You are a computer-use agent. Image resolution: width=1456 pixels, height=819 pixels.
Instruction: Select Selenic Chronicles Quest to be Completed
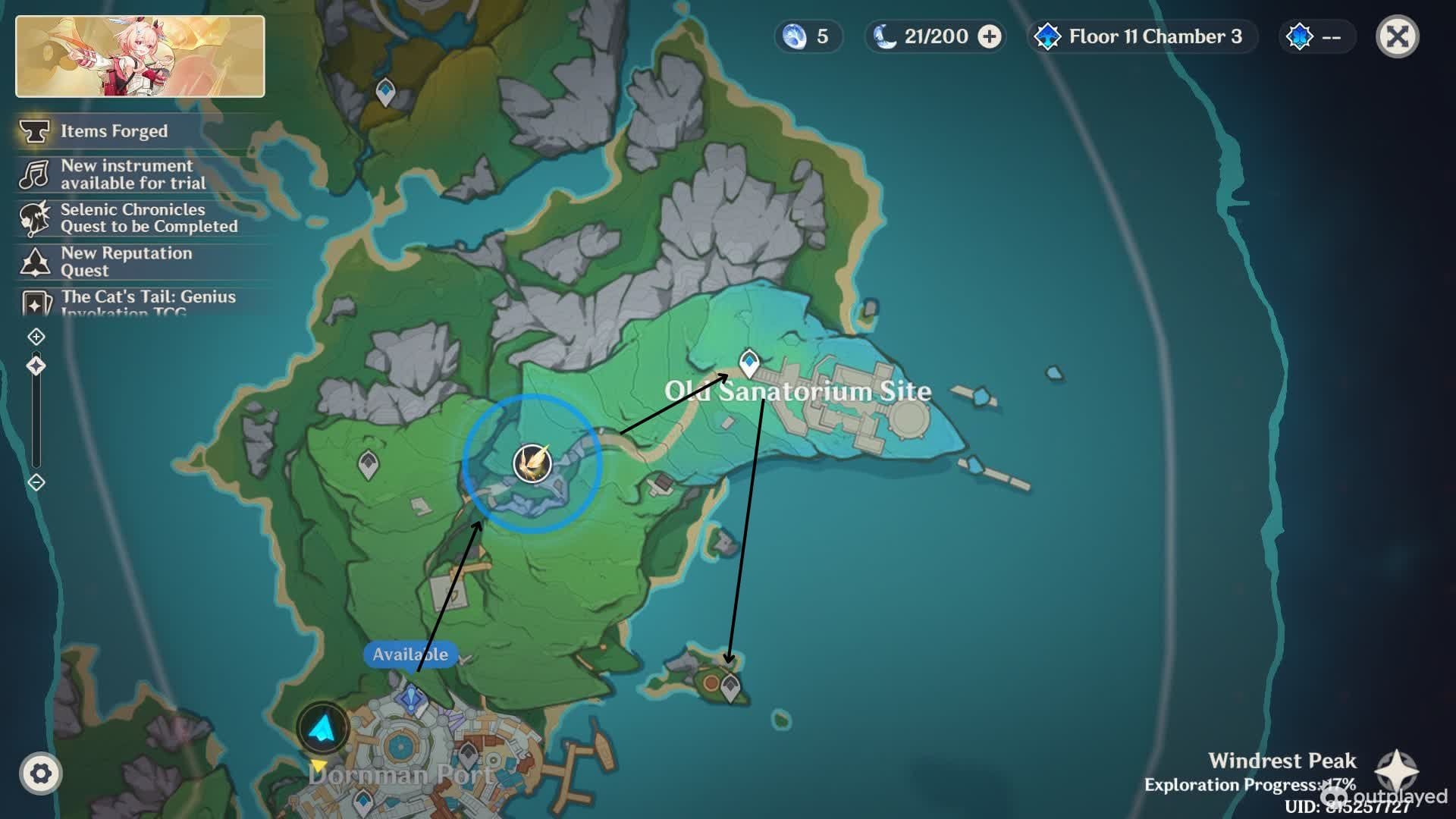148,218
